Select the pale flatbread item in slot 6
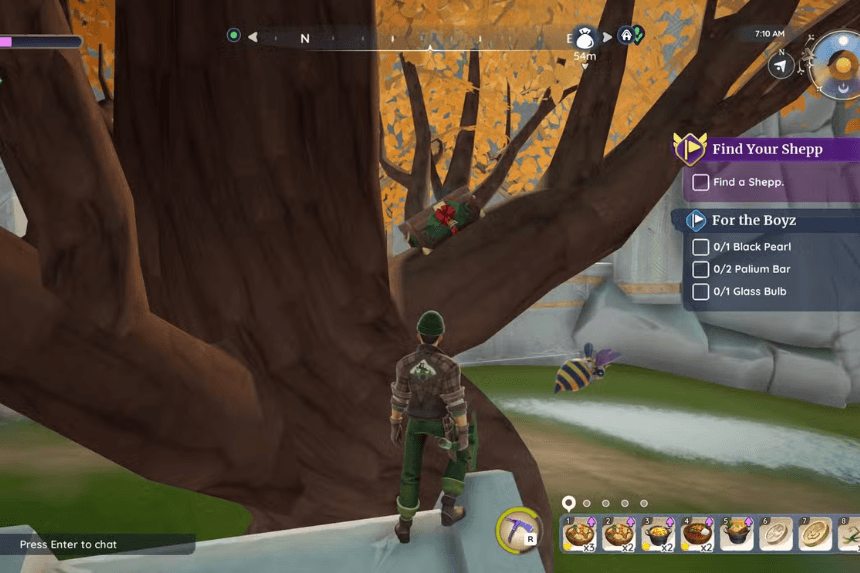The image size is (860, 573). 777,534
